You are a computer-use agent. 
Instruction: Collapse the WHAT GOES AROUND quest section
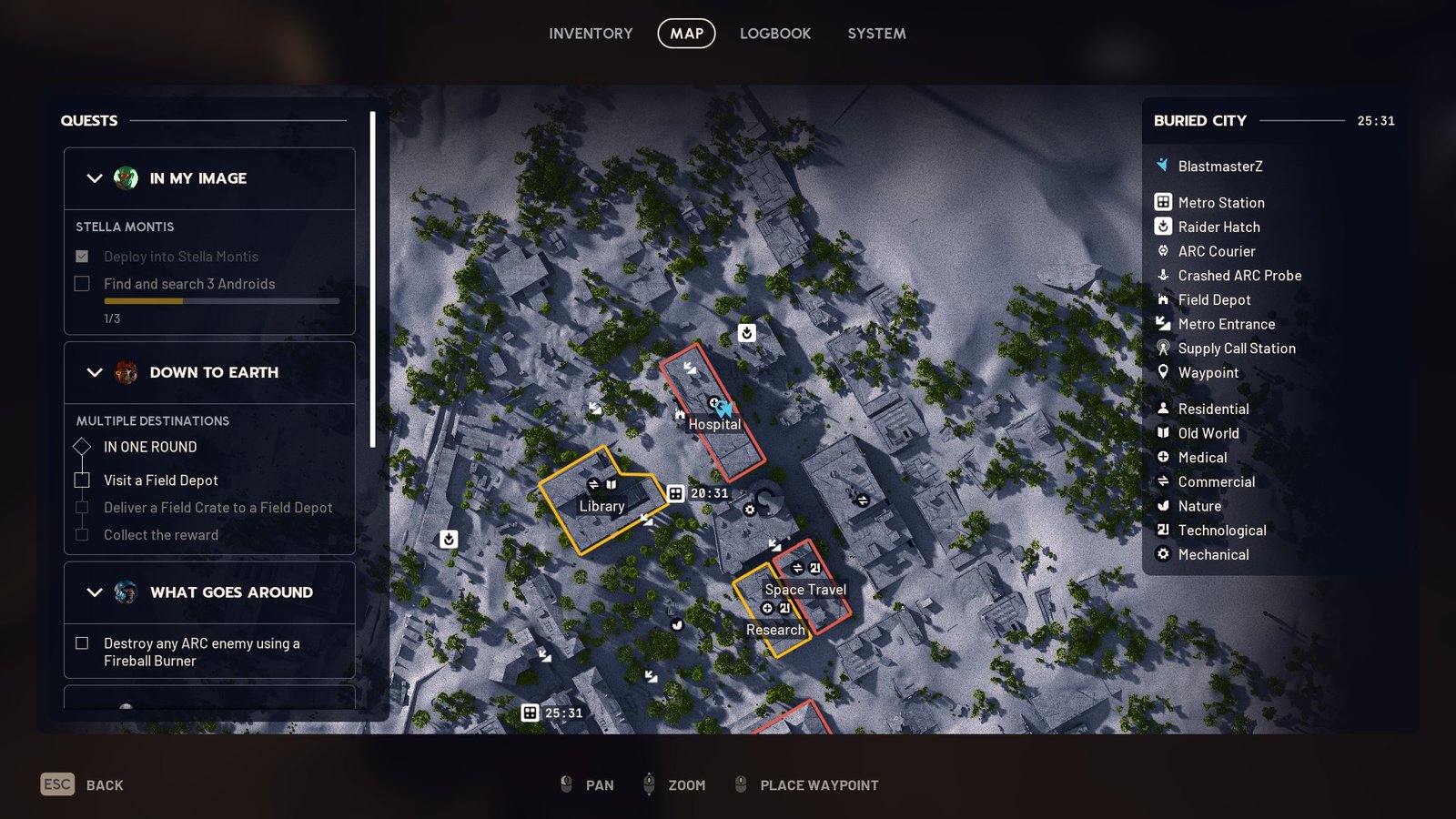pos(93,592)
